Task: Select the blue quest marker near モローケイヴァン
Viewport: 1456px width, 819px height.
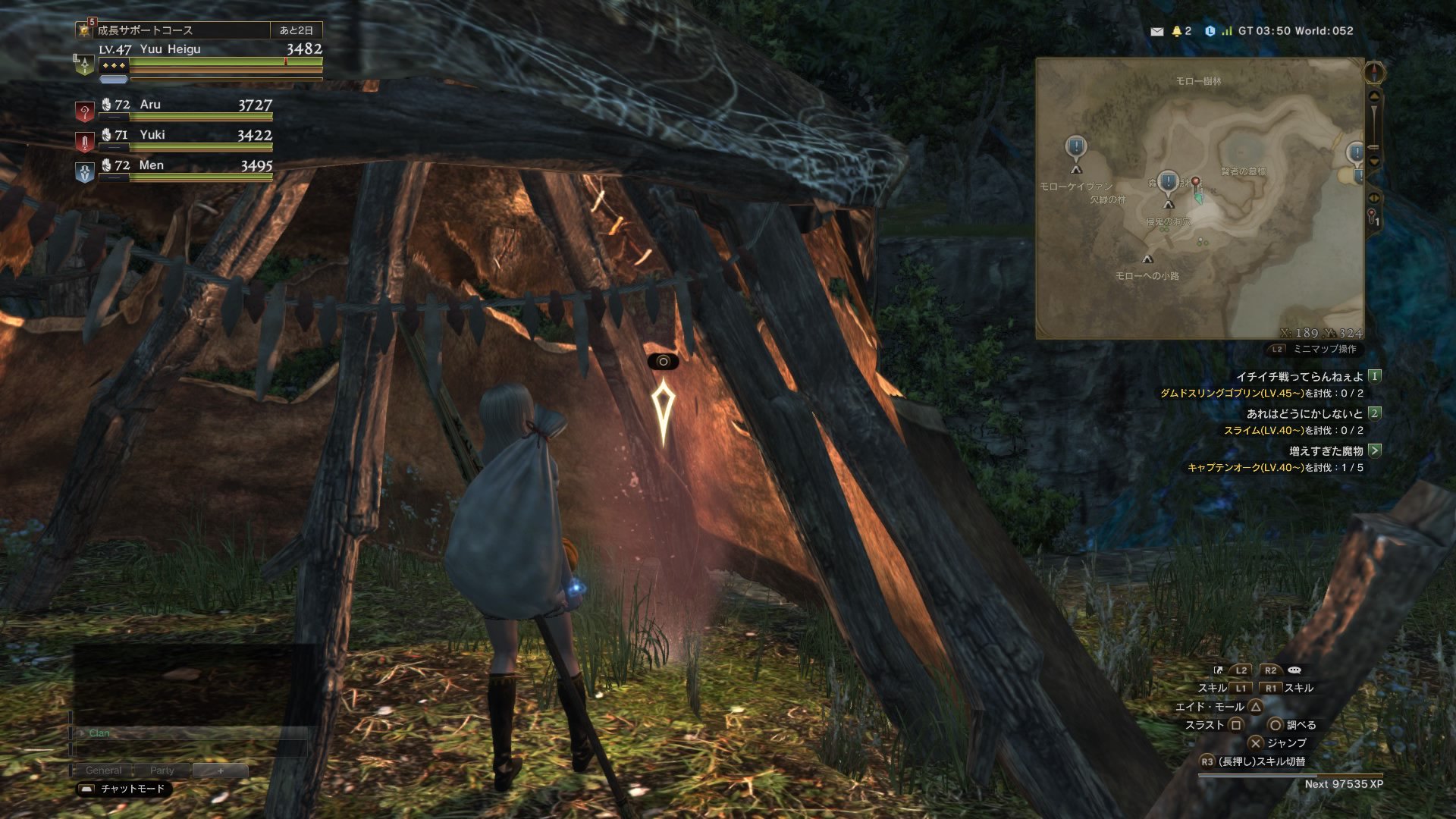Action: point(1075,147)
